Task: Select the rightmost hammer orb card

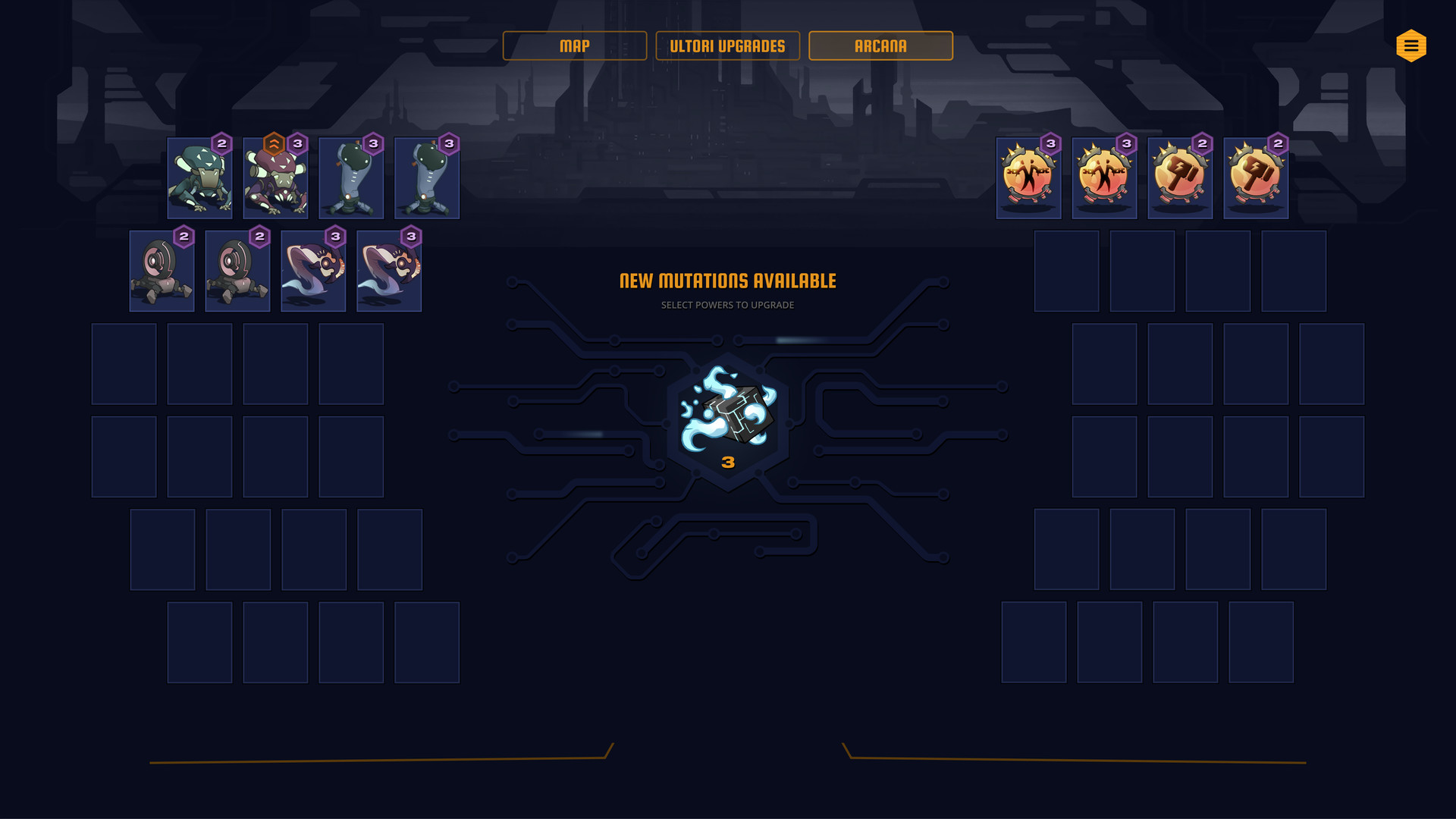Action: 1256,177
